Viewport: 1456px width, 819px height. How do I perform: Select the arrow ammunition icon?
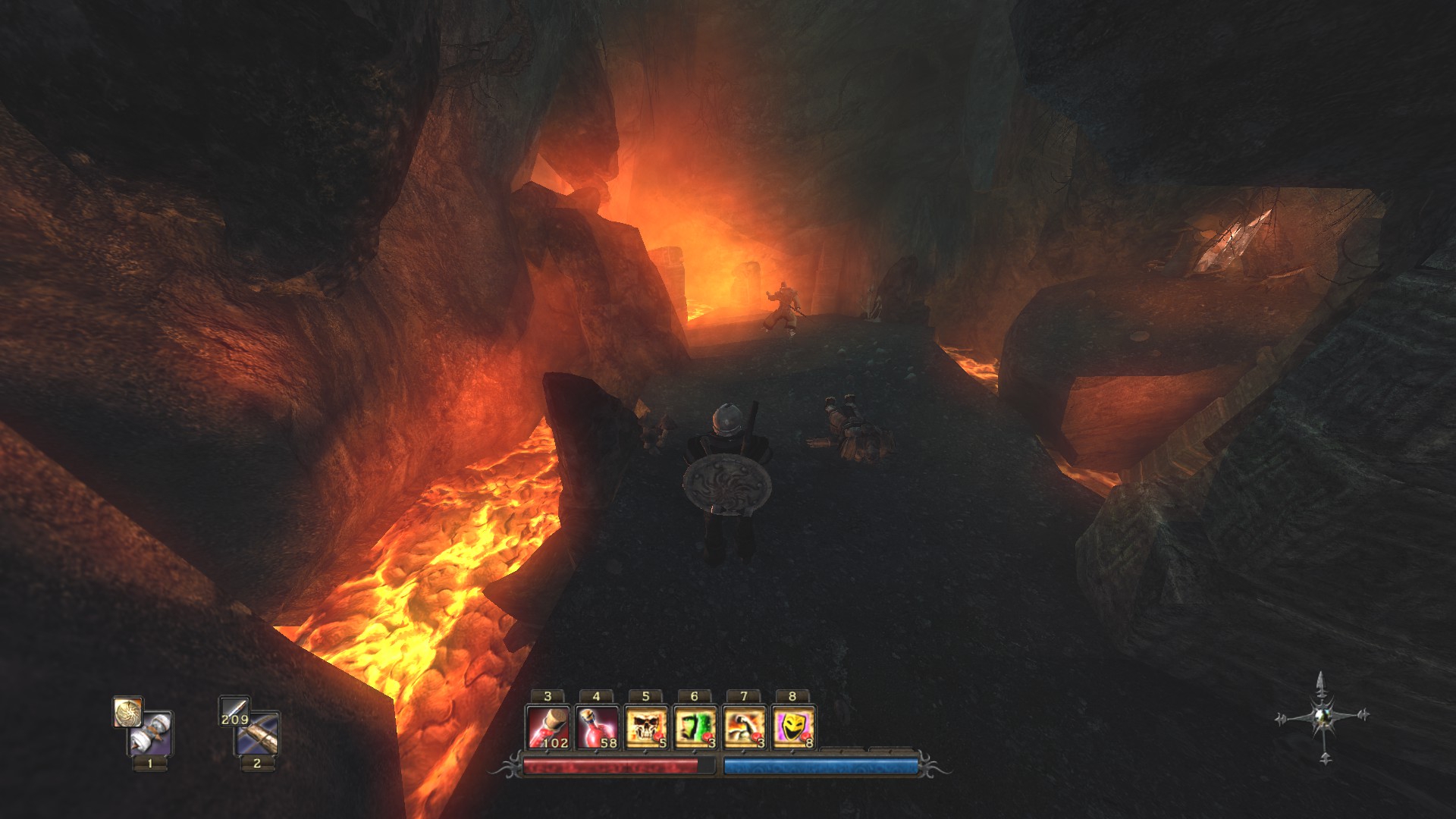234,711
